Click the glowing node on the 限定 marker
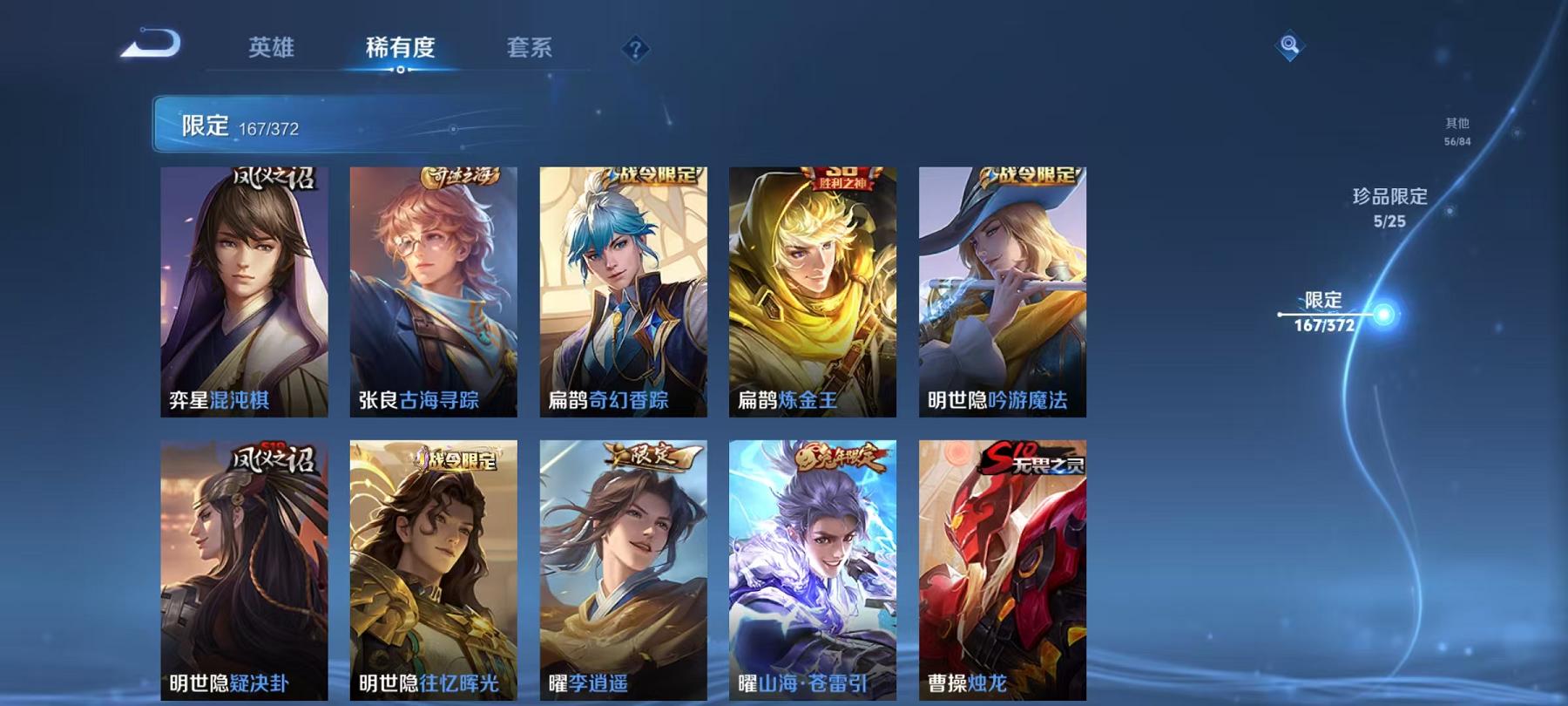Viewport: 1568px width, 706px height. [x=1385, y=311]
